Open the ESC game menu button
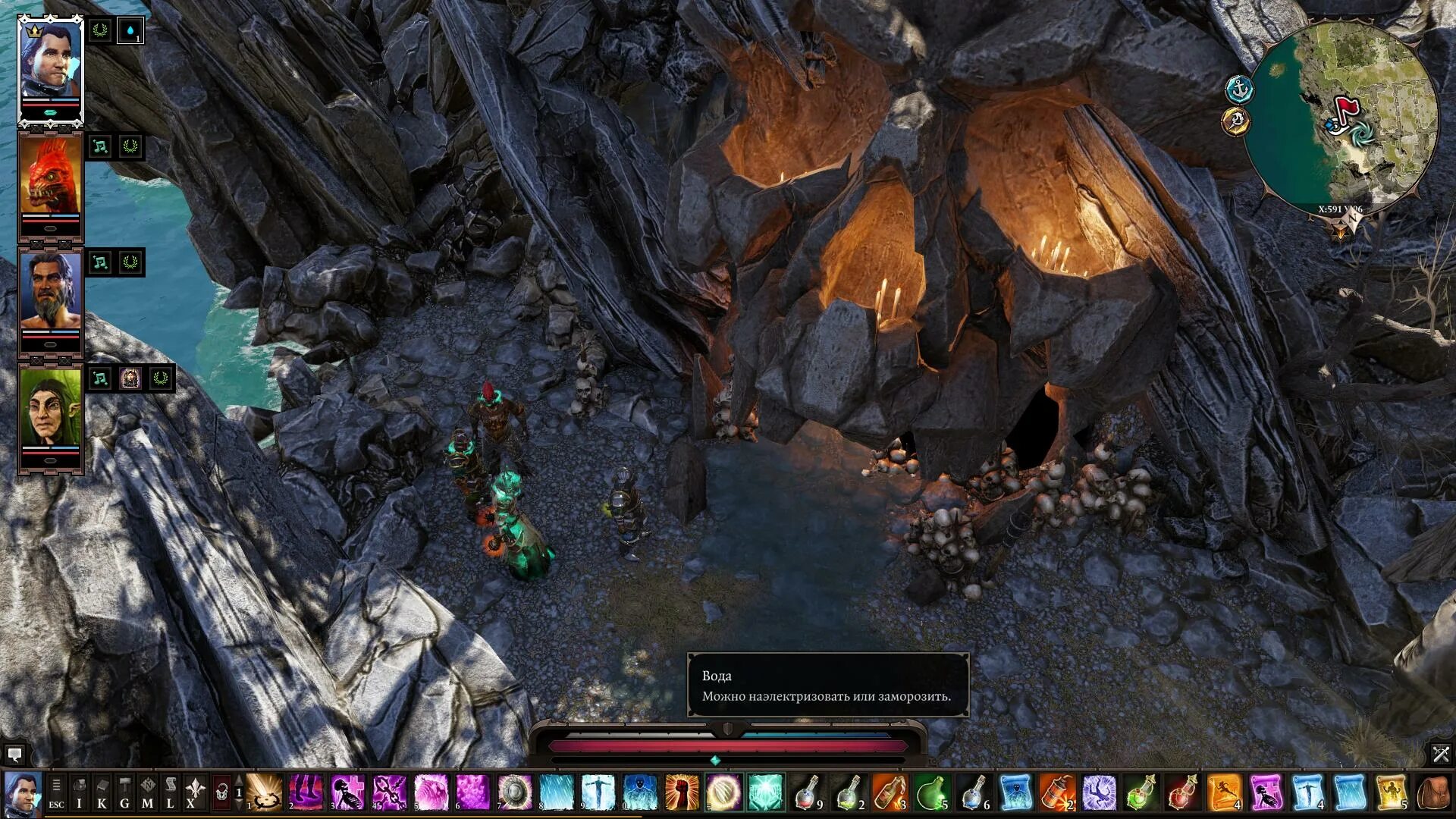The width and height of the screenshot is (1456, 819). pyautogui.click(x=56, y=792)
